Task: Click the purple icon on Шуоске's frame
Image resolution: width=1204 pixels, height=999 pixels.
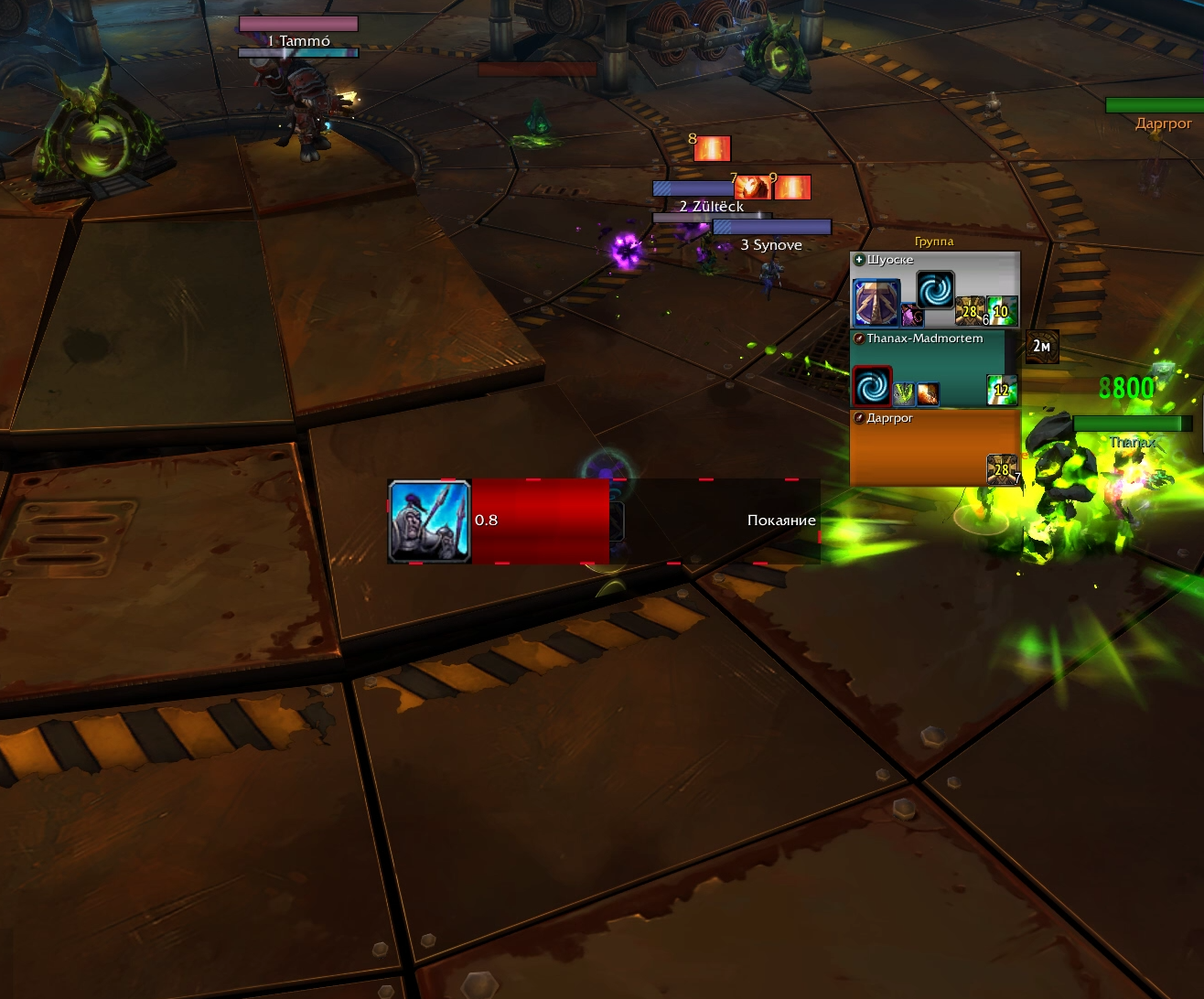Action: (912, 316)
